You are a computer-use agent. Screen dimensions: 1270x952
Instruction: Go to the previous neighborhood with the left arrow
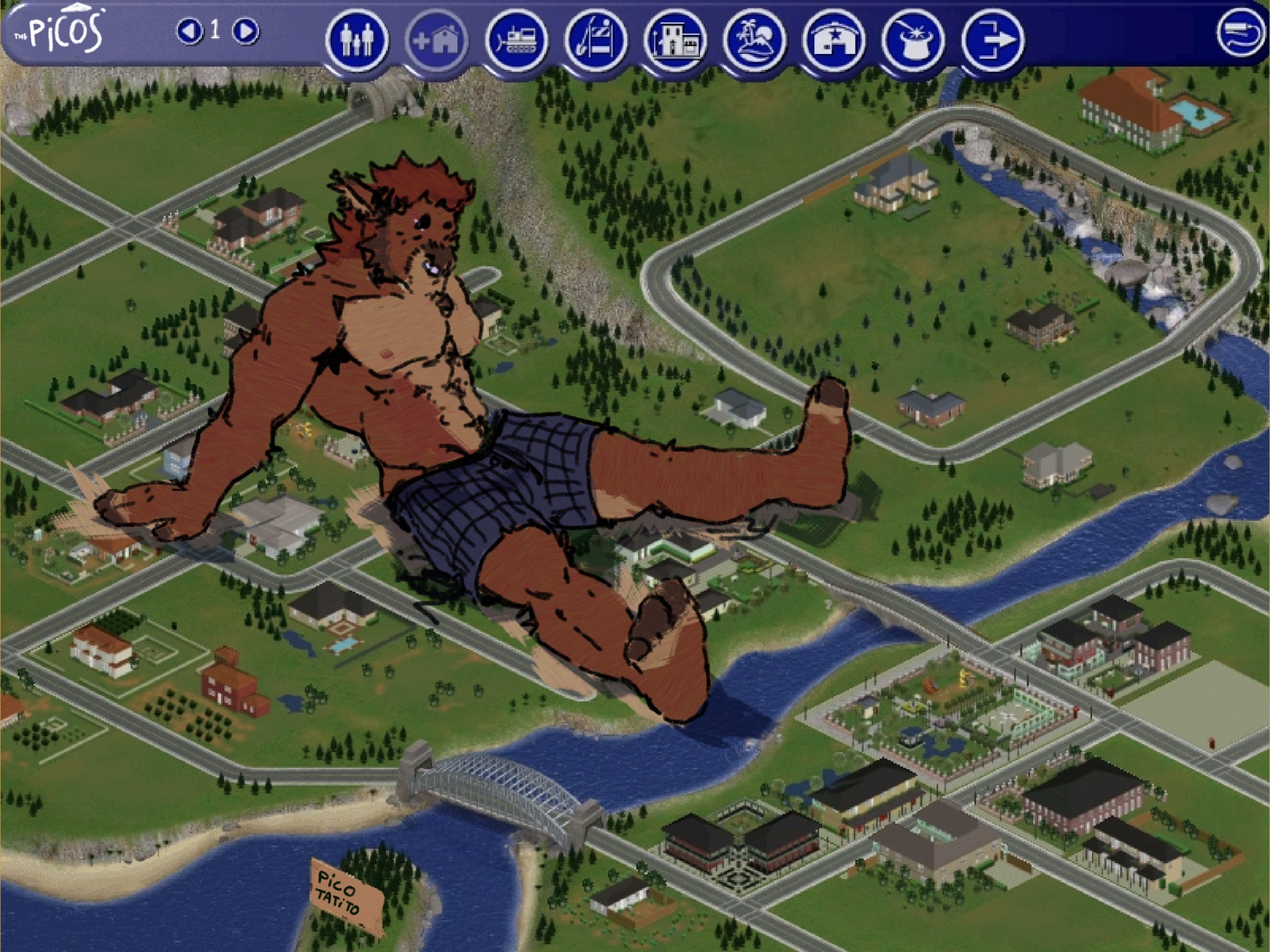coord(189,30)
